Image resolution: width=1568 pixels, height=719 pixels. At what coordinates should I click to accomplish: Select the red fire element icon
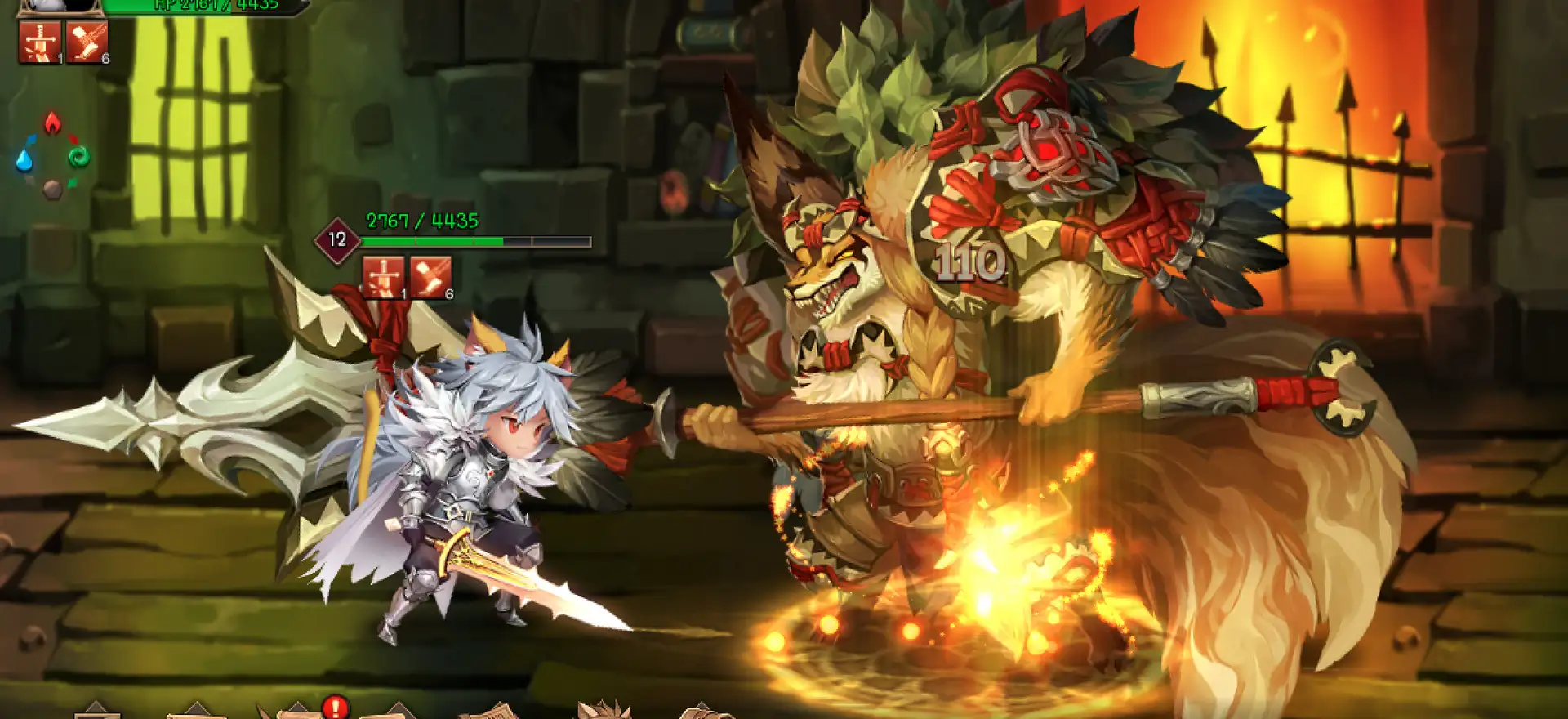(52, 123)
